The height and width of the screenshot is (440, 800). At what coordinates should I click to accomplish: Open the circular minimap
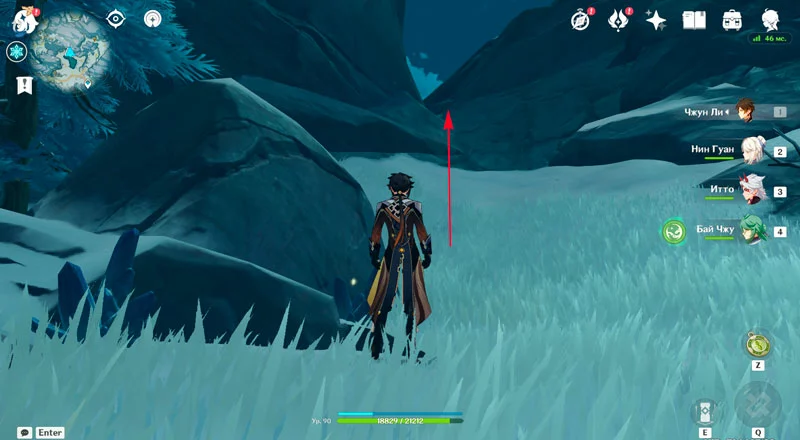70,49
